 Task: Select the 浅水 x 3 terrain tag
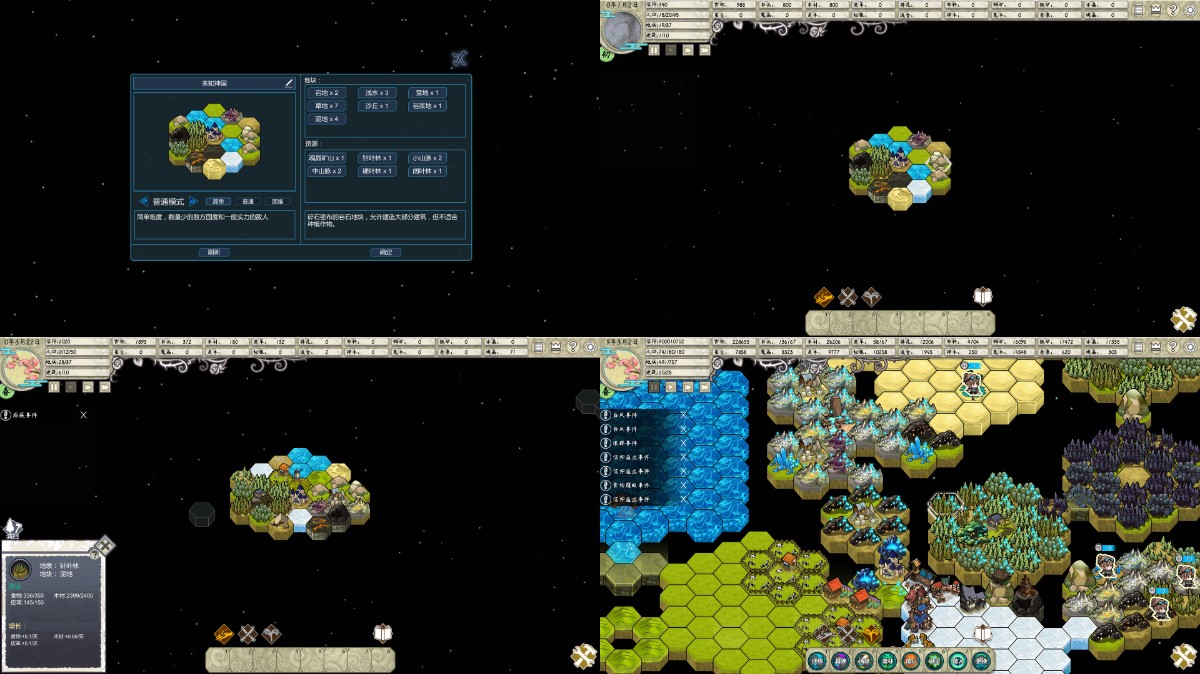tap(377, 93)
